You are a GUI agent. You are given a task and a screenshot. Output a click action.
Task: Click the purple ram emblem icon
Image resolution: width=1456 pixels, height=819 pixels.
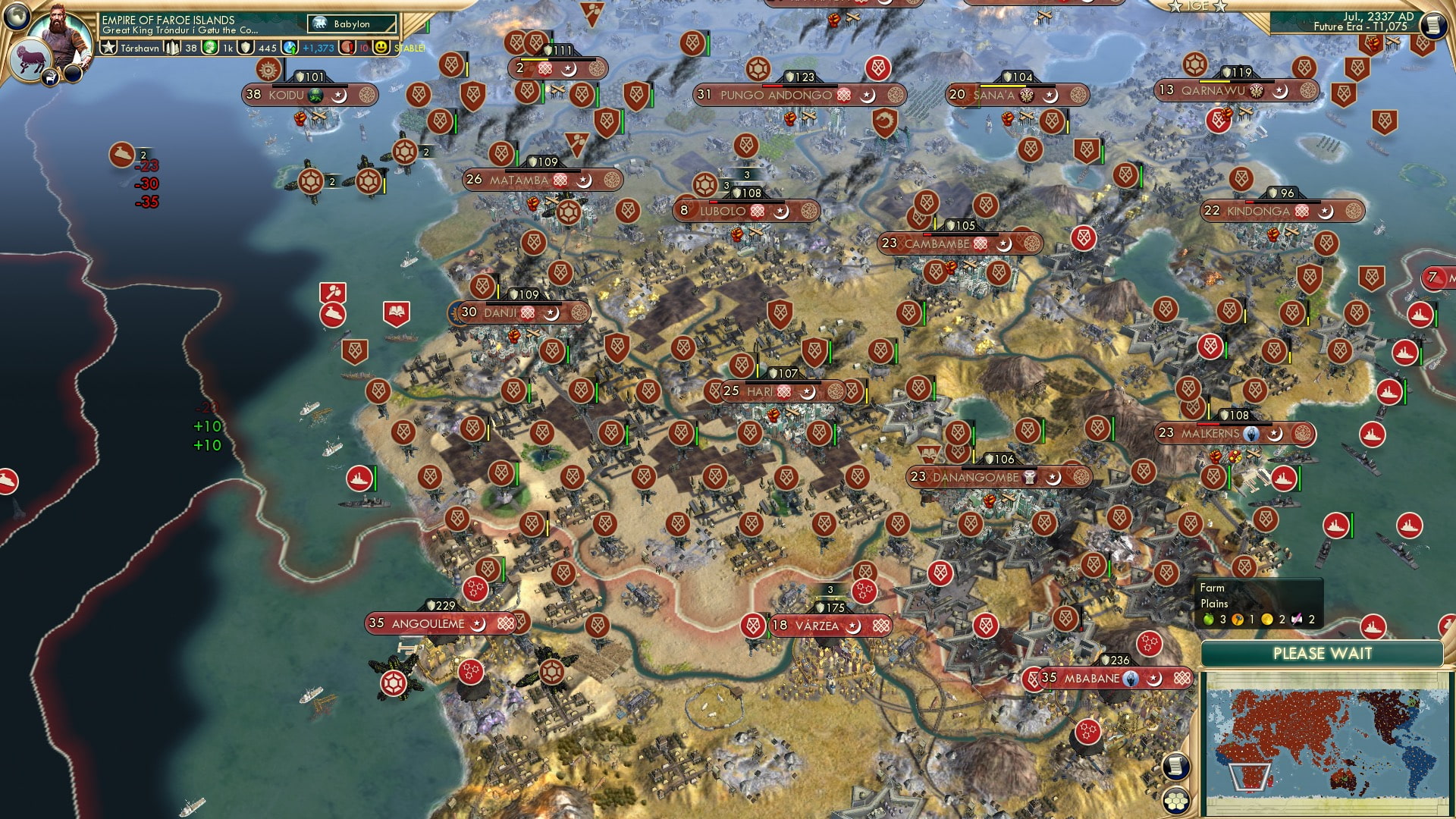(x=30, y=62)
